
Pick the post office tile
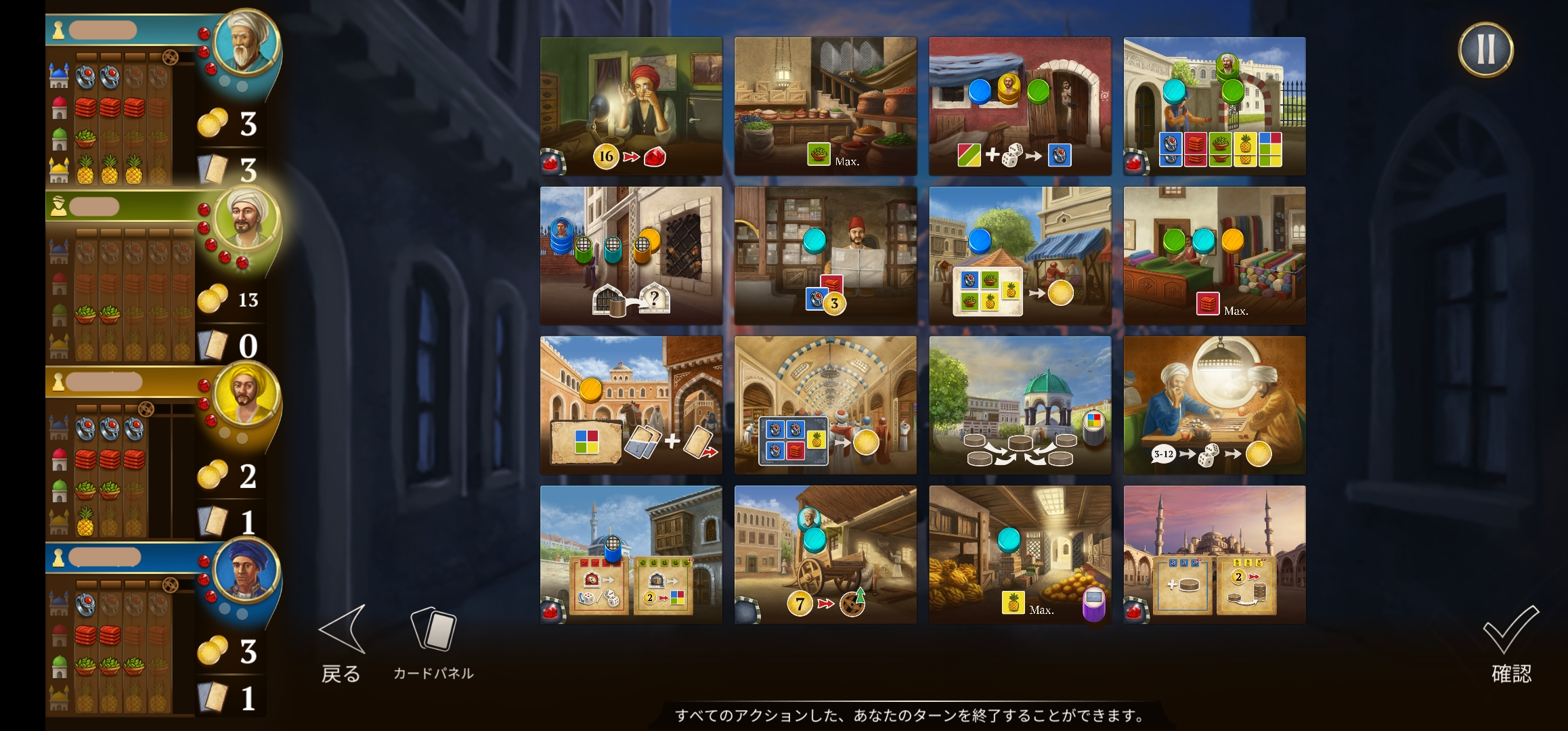click(x=825, y=256)
